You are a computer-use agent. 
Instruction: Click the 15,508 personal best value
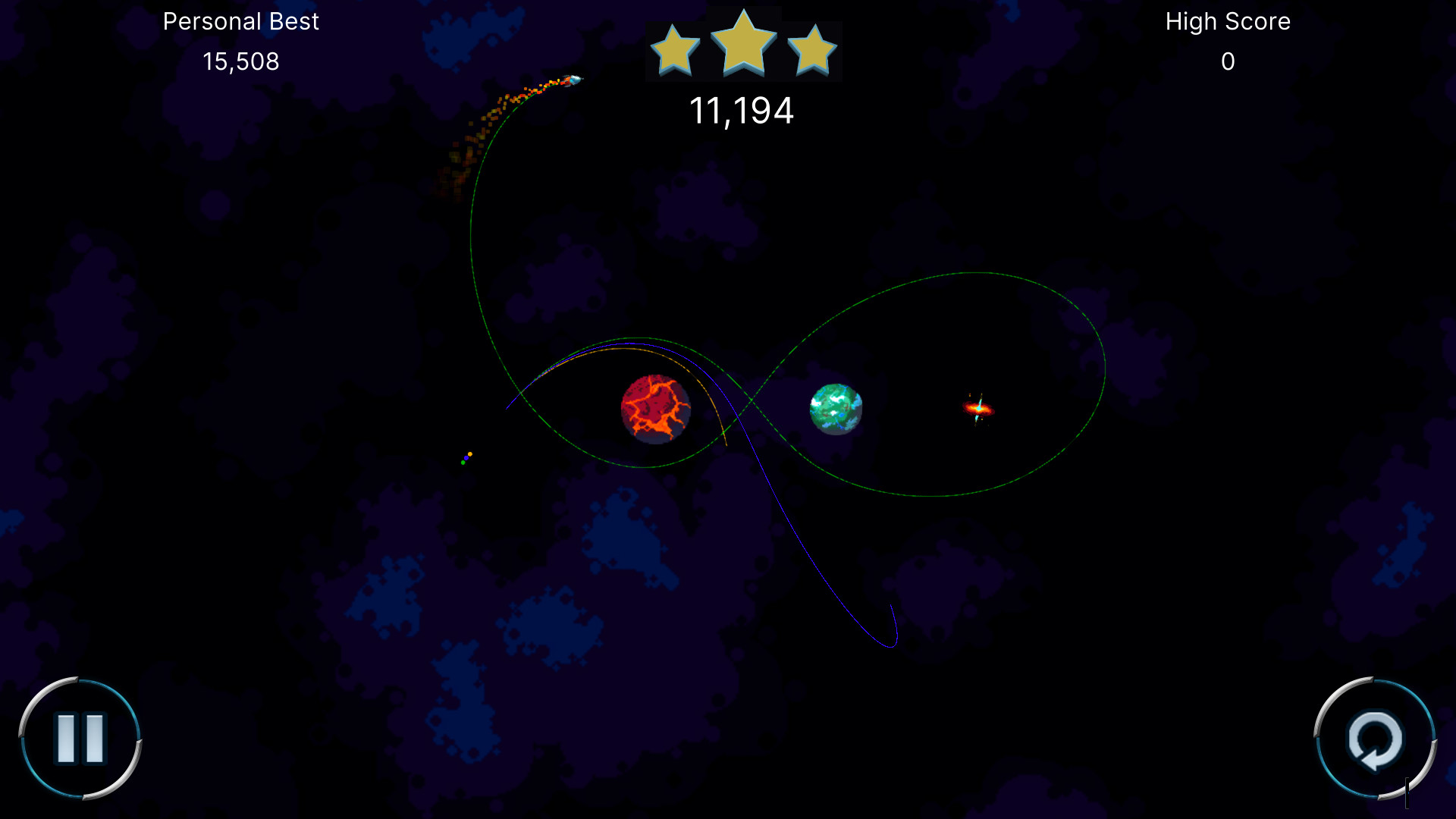(x=240, y=62)
